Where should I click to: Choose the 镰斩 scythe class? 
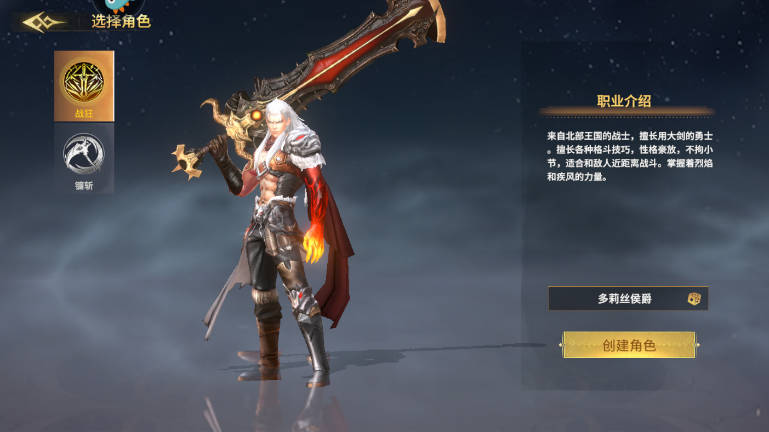click(x=84, y=156)
